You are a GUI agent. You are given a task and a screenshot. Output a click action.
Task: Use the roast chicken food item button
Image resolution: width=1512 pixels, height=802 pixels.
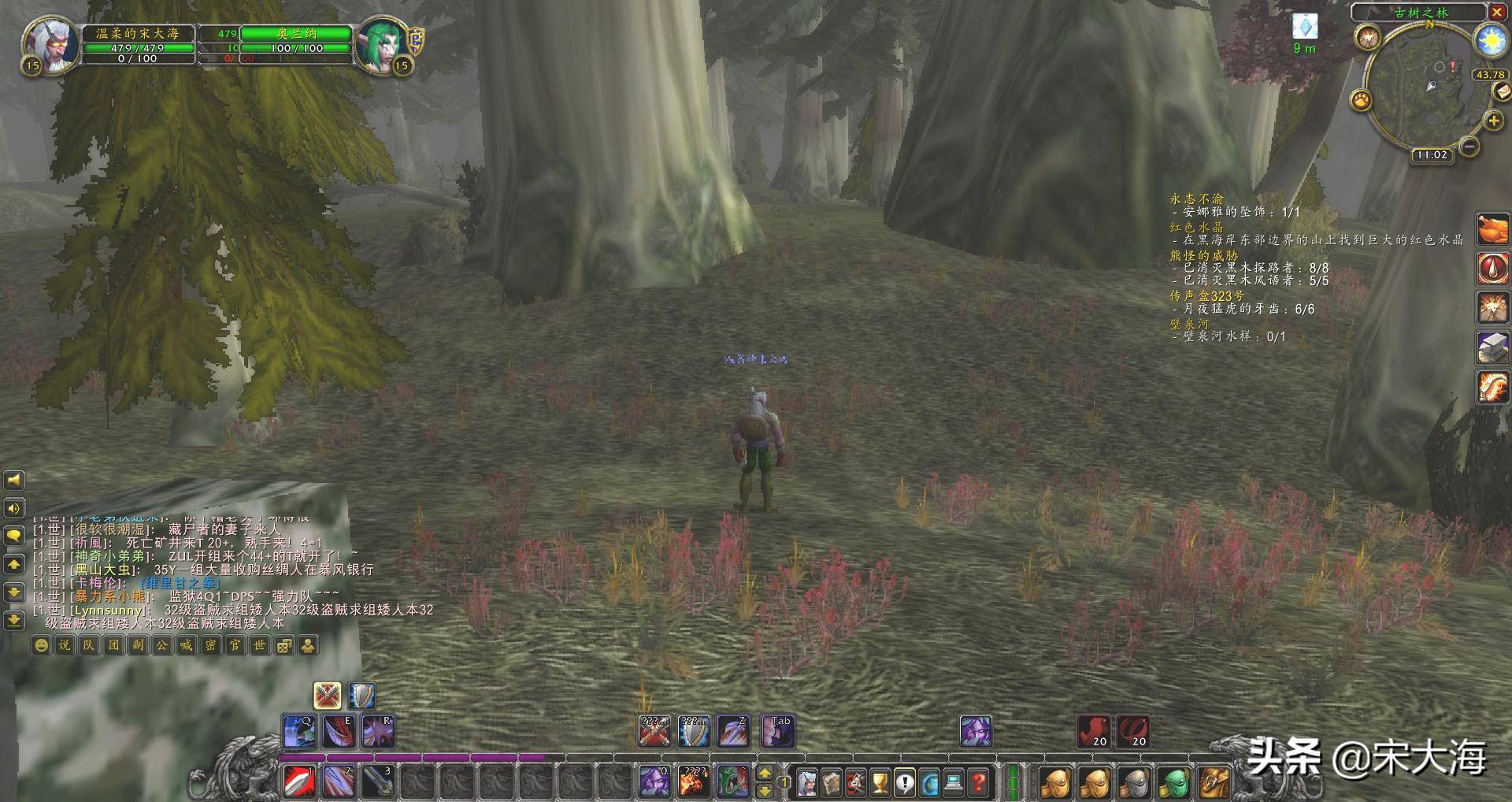pos(1492,228)
